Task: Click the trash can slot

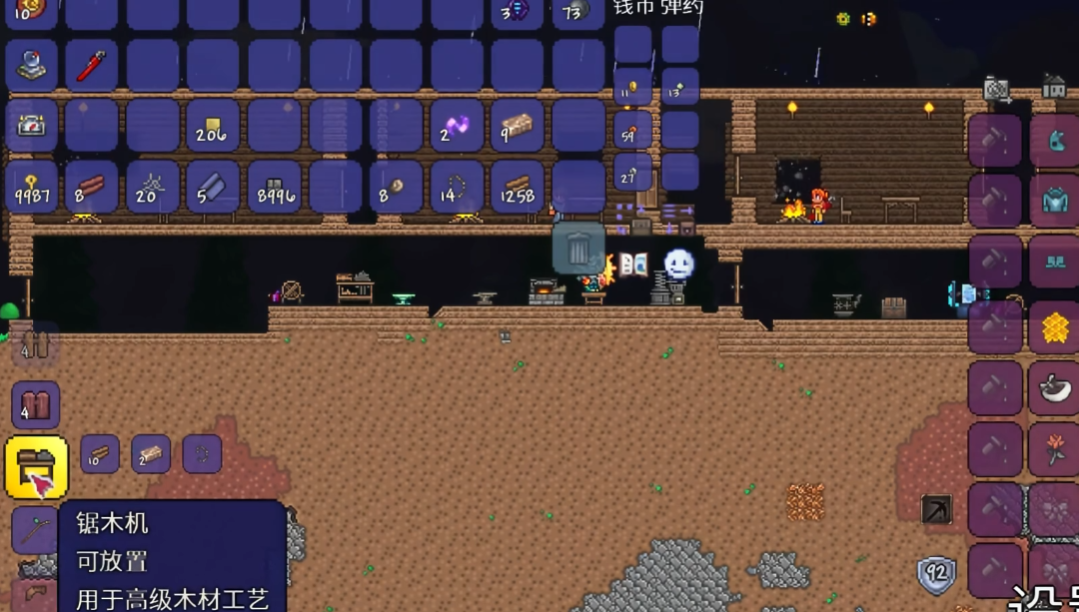Action: (x=578, y=248)
